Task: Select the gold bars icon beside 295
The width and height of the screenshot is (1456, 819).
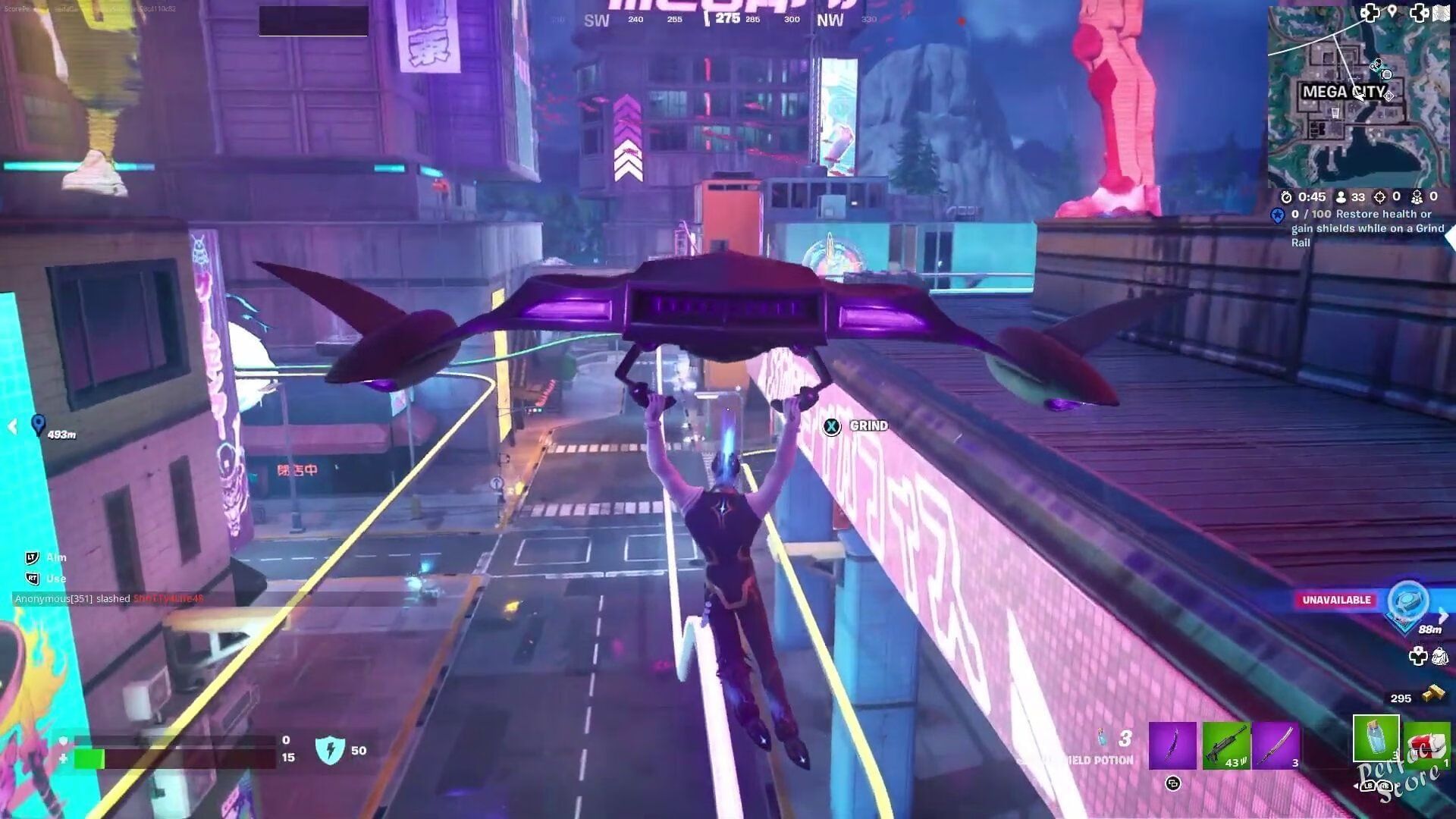Action: [x=1433, y=695]
